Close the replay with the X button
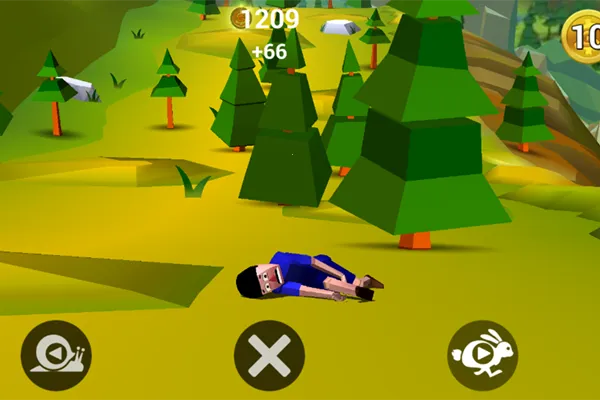Screen dimensions: 600x400 (269, 355)
